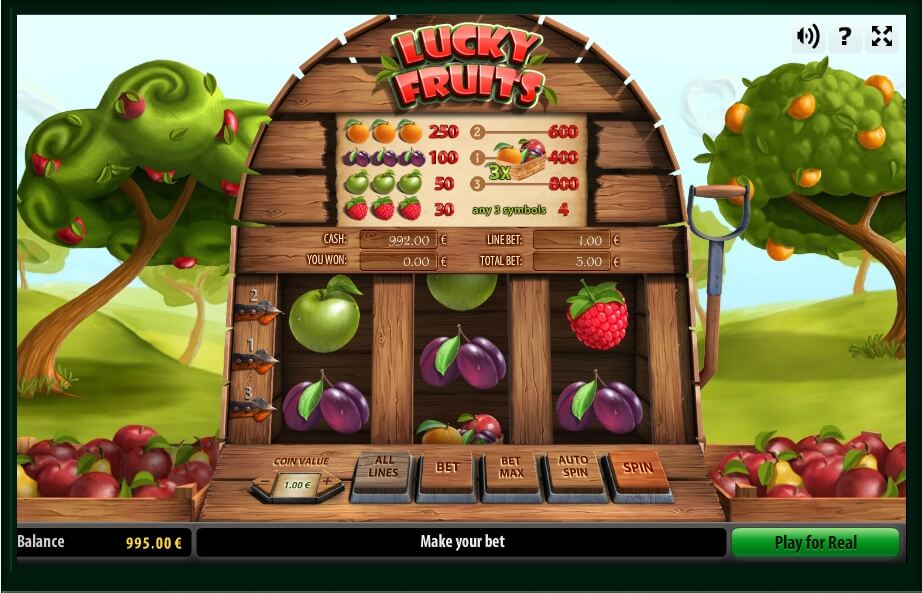Click the Play for Real button

click(x=815, y=542)
